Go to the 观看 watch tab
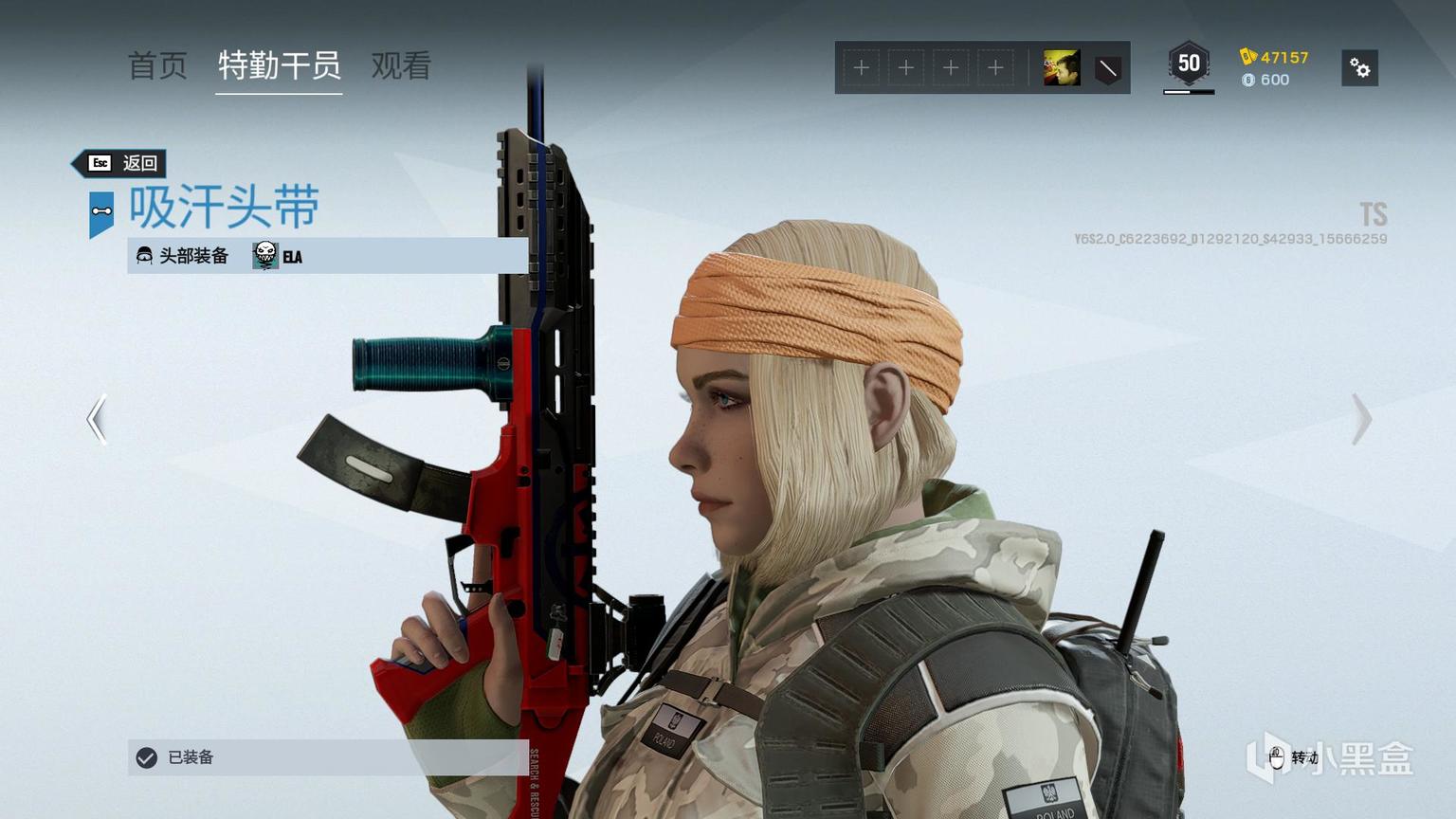This screenshot has width=1456, height=819. tap(401, 65)
